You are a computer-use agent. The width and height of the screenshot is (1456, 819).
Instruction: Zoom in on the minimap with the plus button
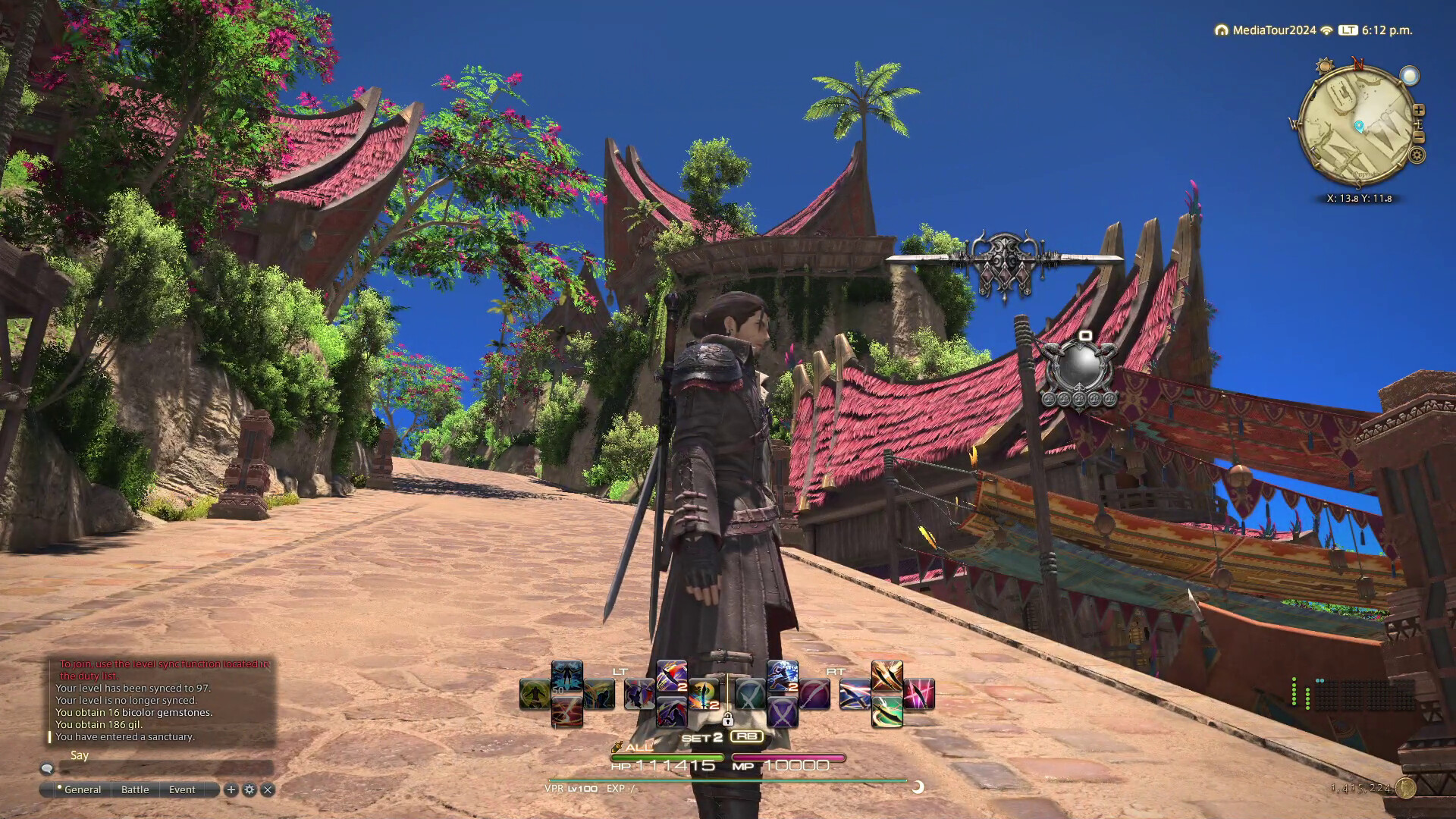pyautogui.click(x=1420, y=109)
